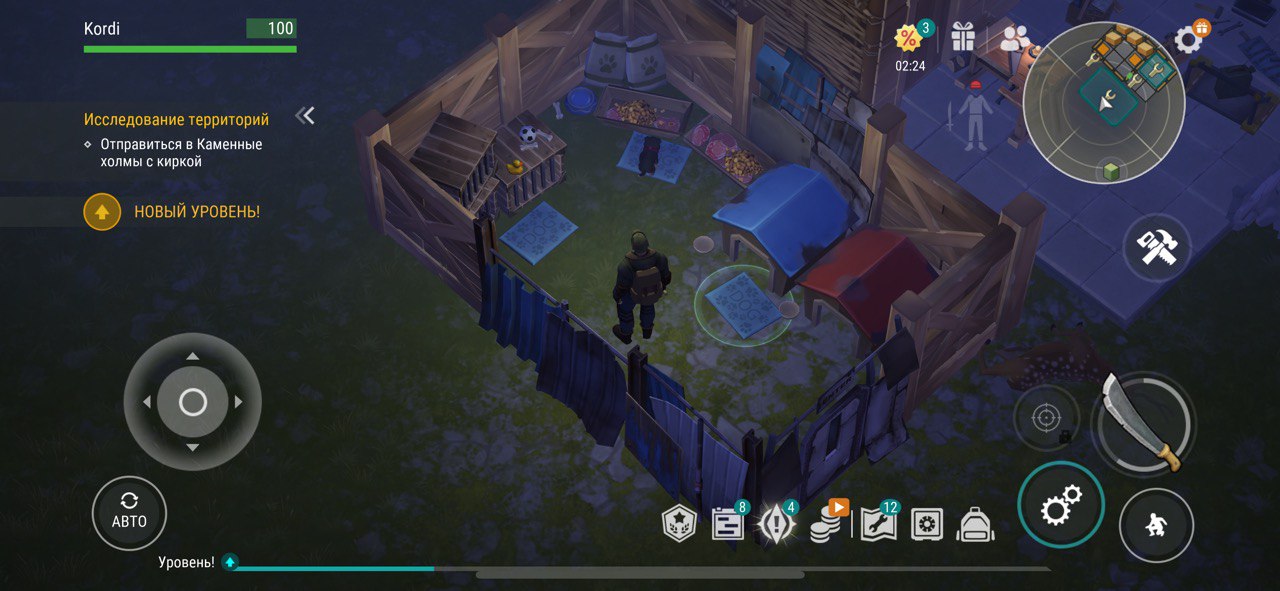Open settings via the top-right gear icon
The width and height of the screenshot is (1280, 591).
tap(1189, 39)
